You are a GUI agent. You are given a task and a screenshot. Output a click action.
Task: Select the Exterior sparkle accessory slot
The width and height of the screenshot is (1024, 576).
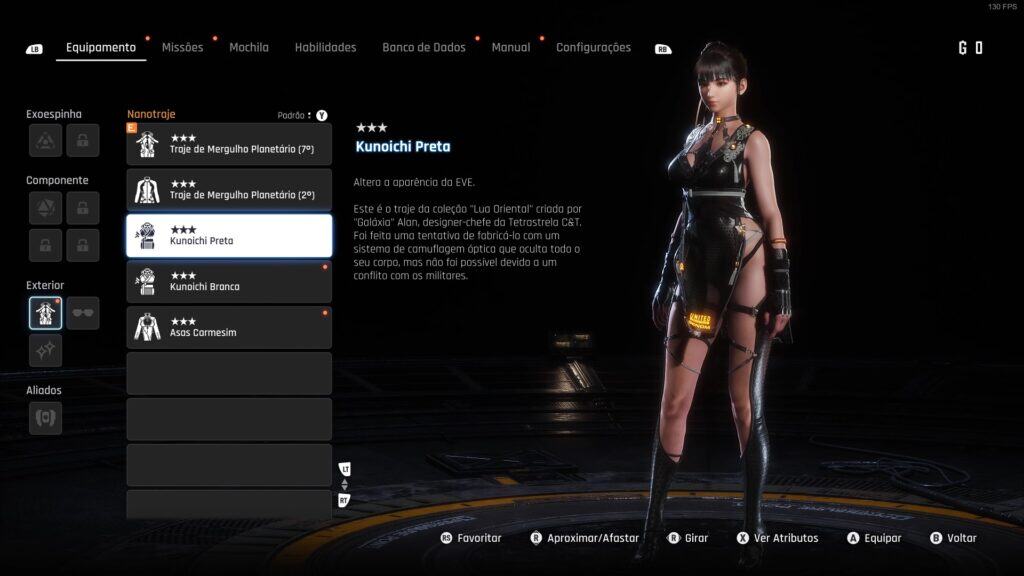point(45,351)
